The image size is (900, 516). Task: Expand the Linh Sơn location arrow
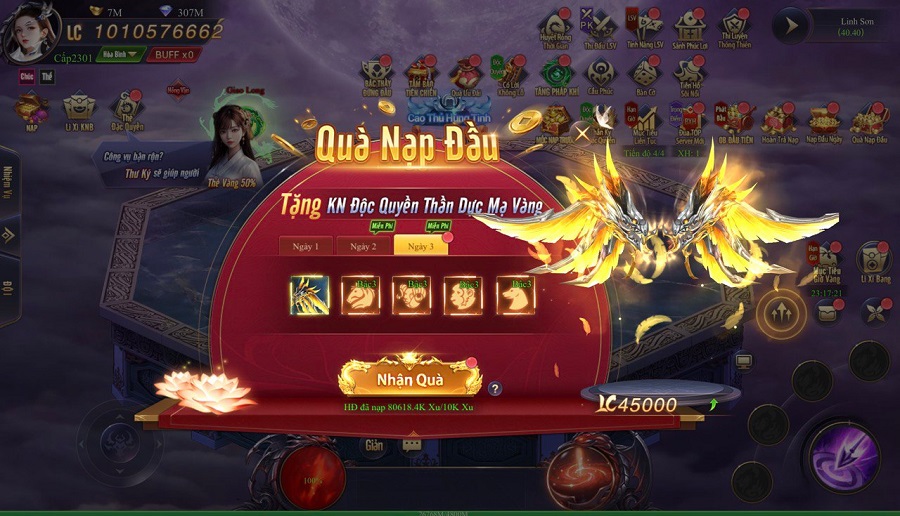[790, 26]
